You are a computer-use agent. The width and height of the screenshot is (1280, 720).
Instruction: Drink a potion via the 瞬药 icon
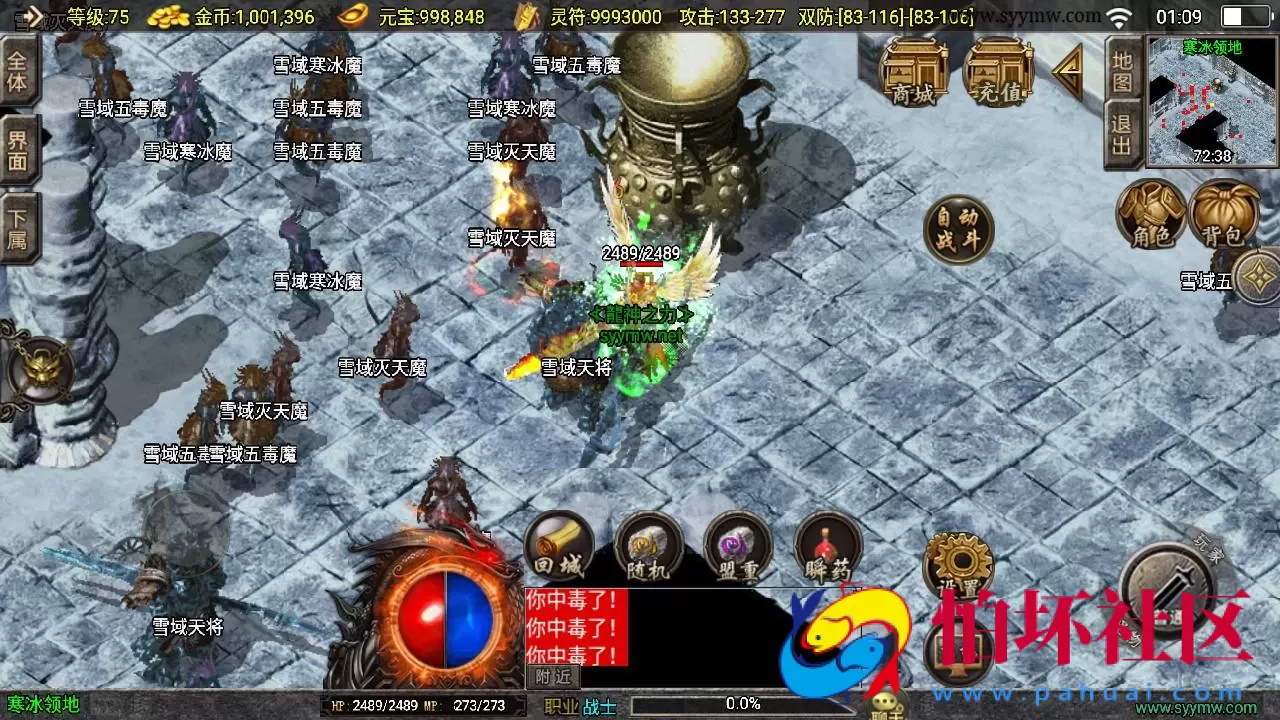829,546
